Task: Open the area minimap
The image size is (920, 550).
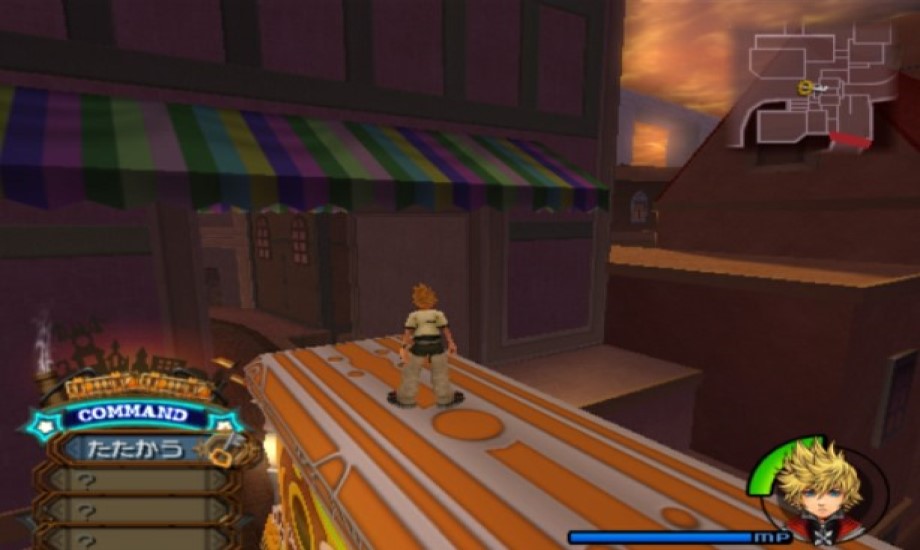Action: point(818,85)
